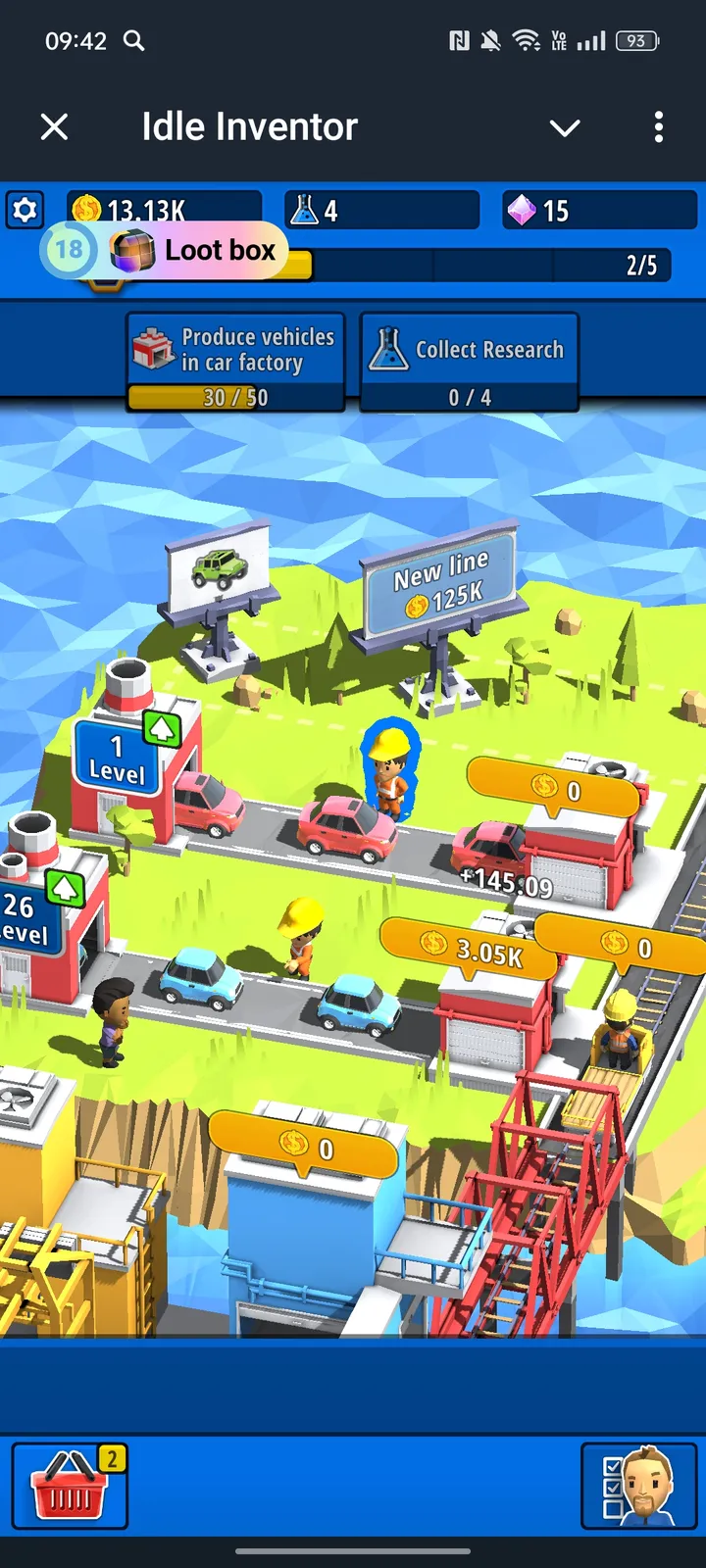Open the Produce vehicles quest tracker
Viewport: 706px width, 1568px height.
[235, 361]
